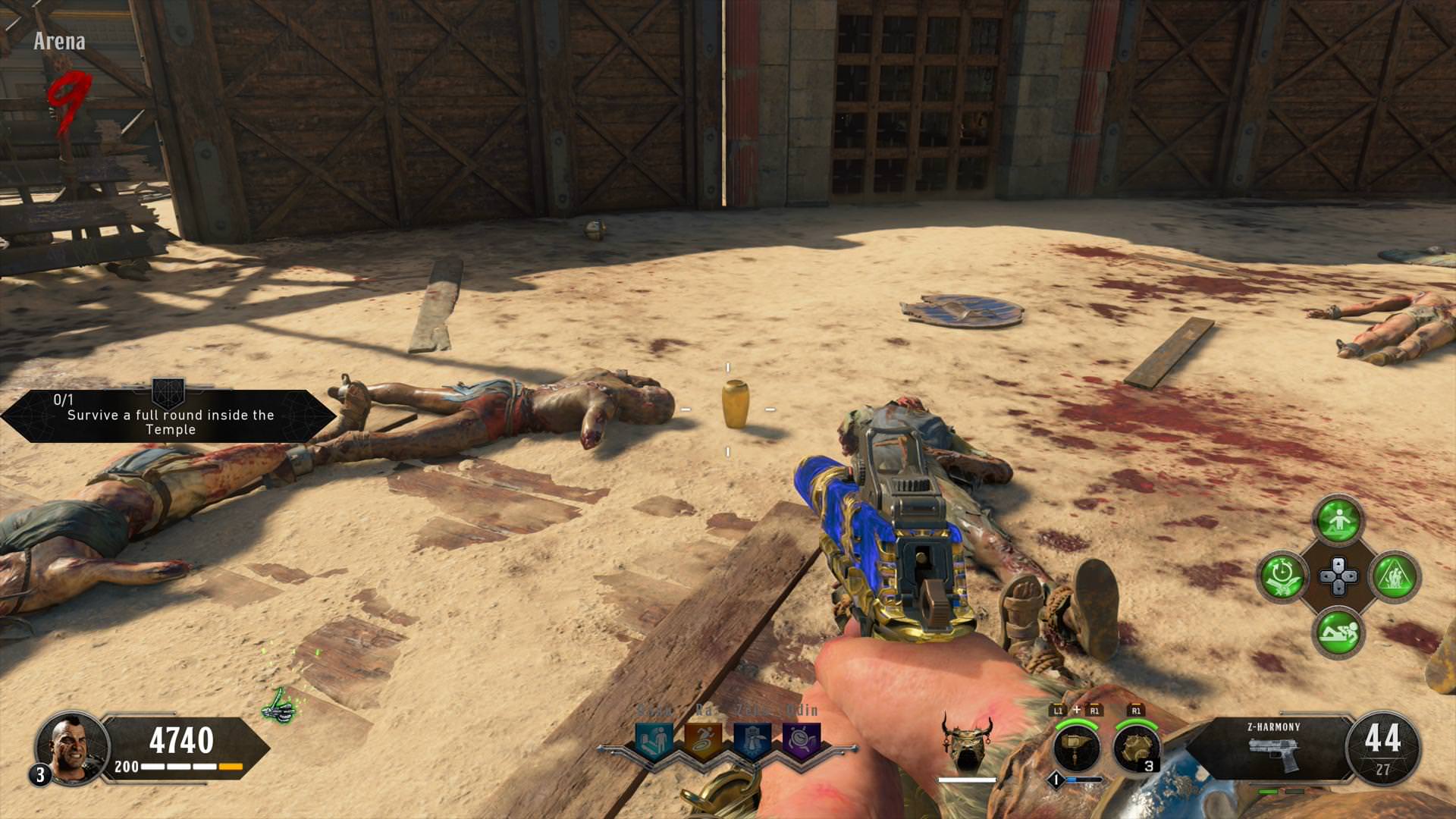The width and height of the screenshot is (1456, 819).
Task: Activate the warning-triangle flame elixir
Action: click(x=1394, y=576)
